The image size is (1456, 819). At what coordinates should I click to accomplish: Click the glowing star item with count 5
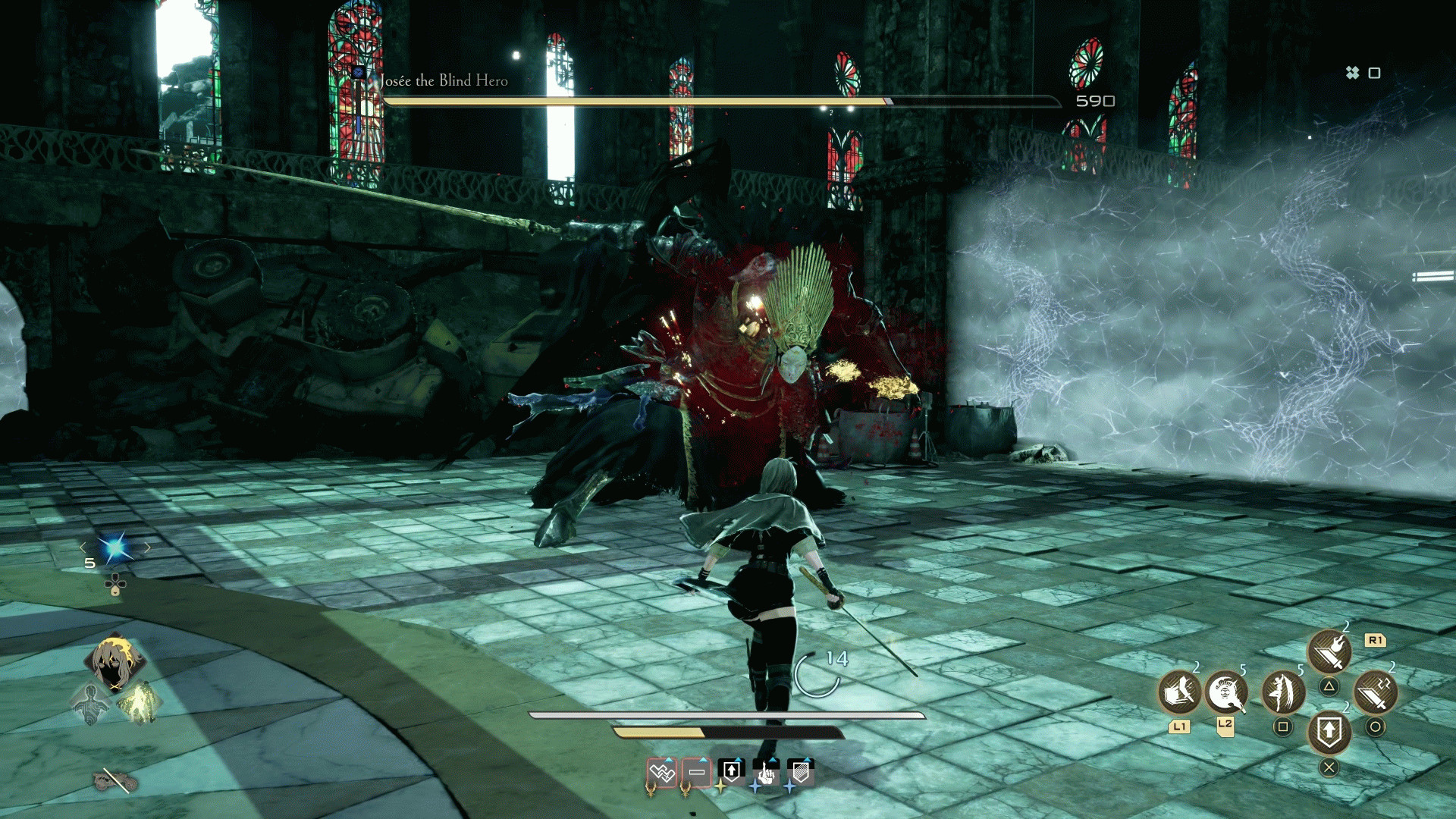(114, 548)
